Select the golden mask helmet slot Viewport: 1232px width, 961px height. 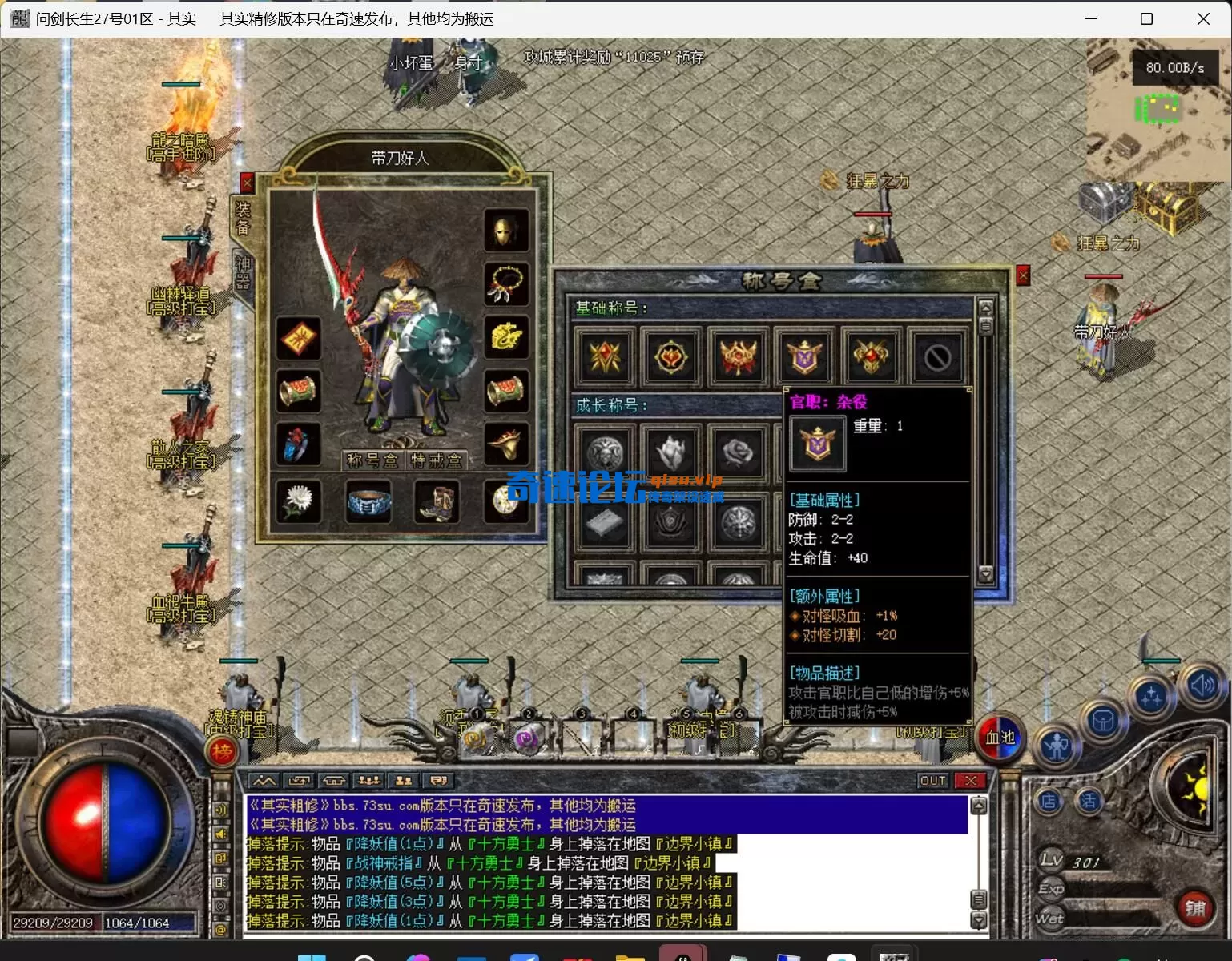505,231
